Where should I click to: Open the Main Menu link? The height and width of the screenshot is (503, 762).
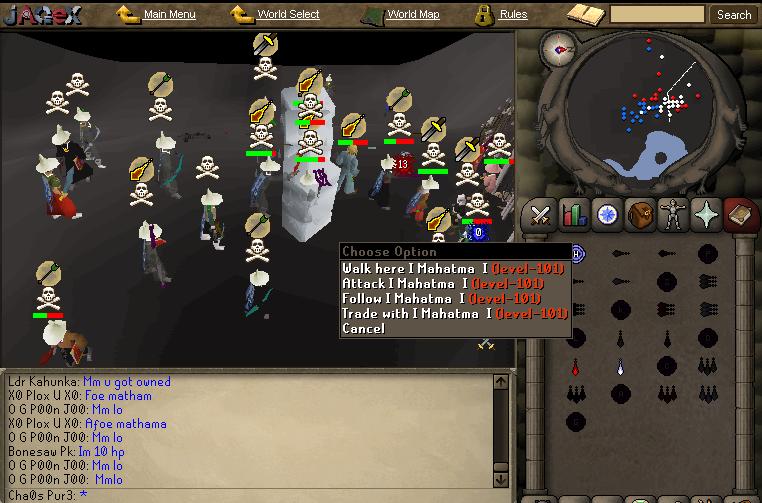click(x=169, y=15)
